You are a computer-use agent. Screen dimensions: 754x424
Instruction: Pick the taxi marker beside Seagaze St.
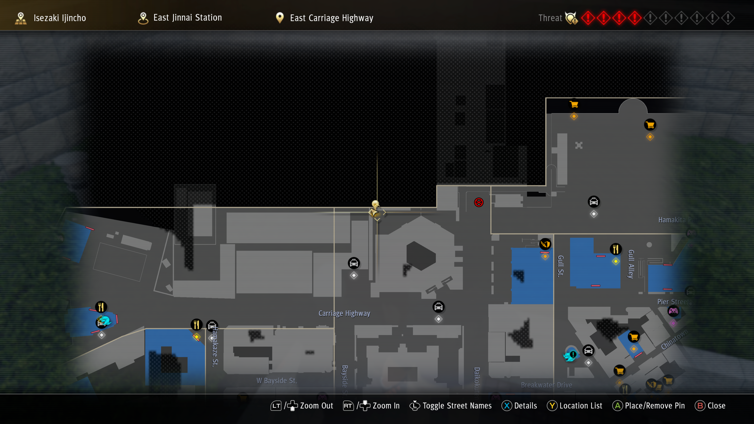coord(212,327)
